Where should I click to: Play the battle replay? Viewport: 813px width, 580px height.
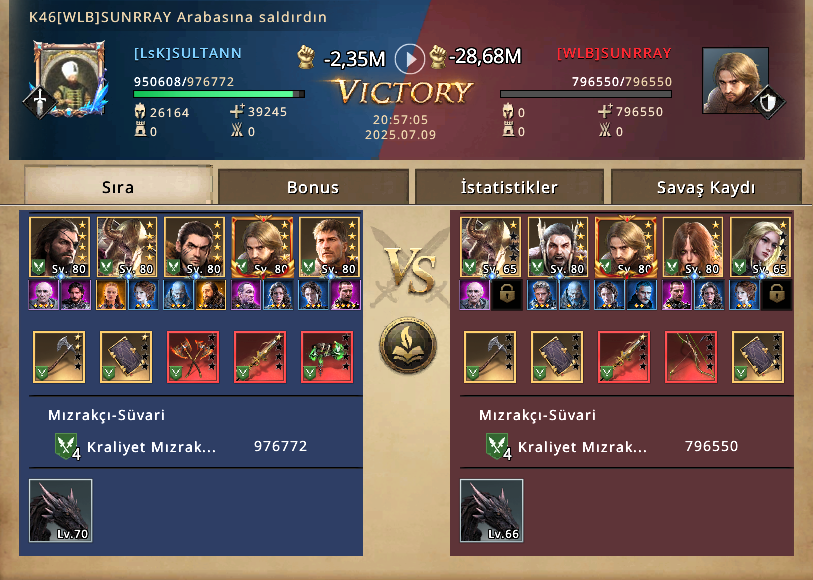410,58
